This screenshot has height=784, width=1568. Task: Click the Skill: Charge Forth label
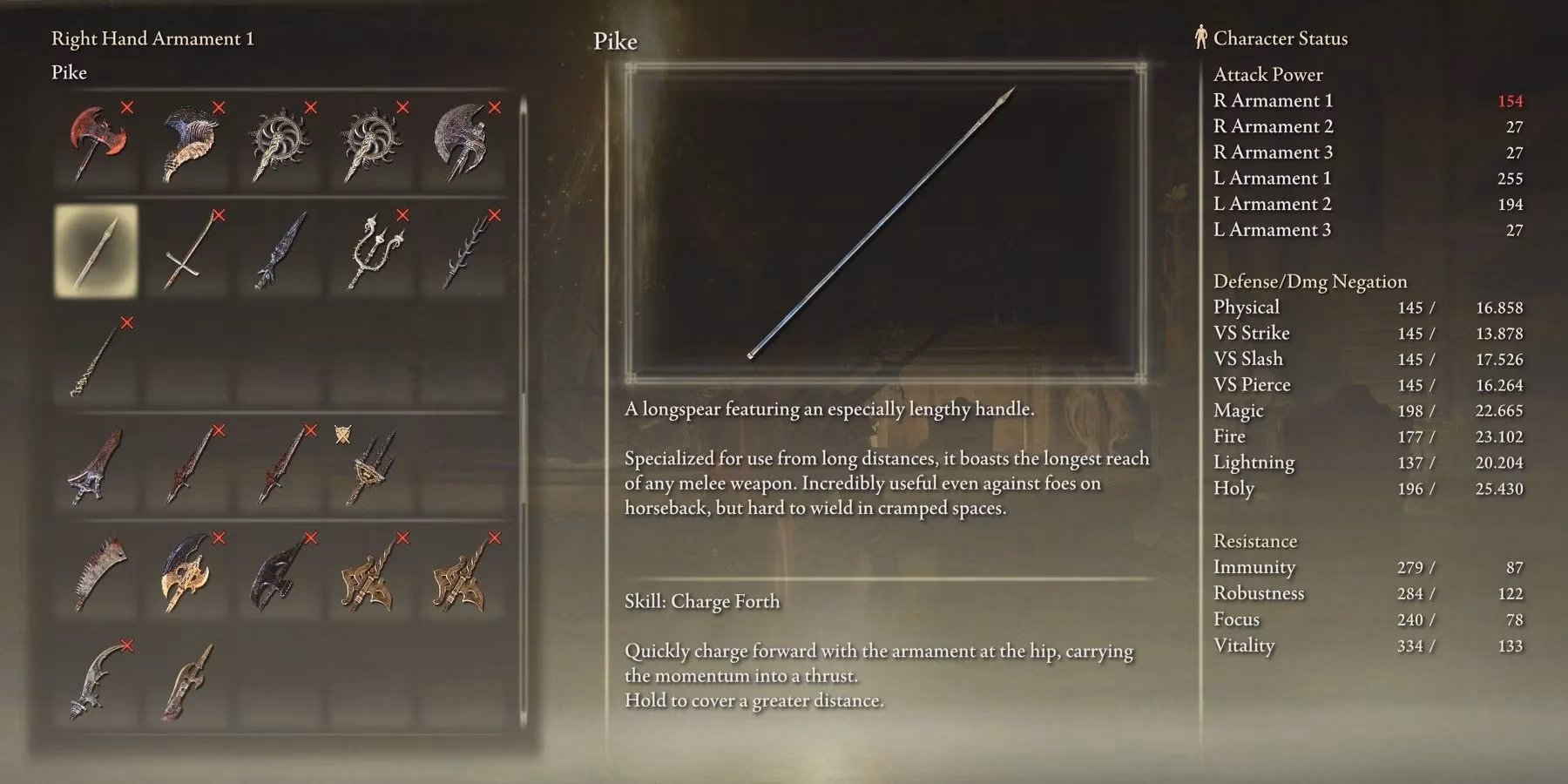point(701,601)
